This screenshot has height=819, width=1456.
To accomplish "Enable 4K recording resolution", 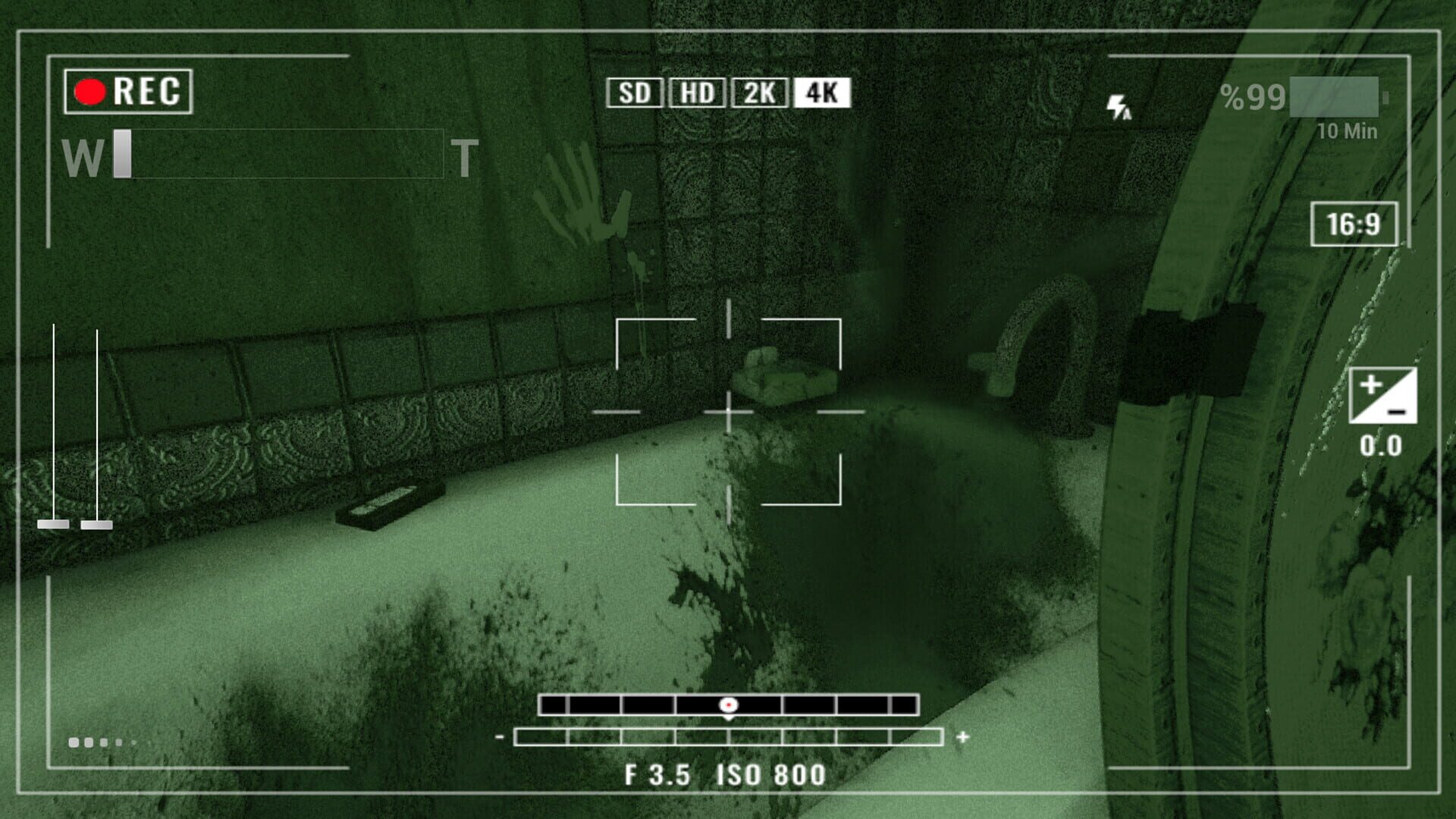I will (x=822, y=93).
